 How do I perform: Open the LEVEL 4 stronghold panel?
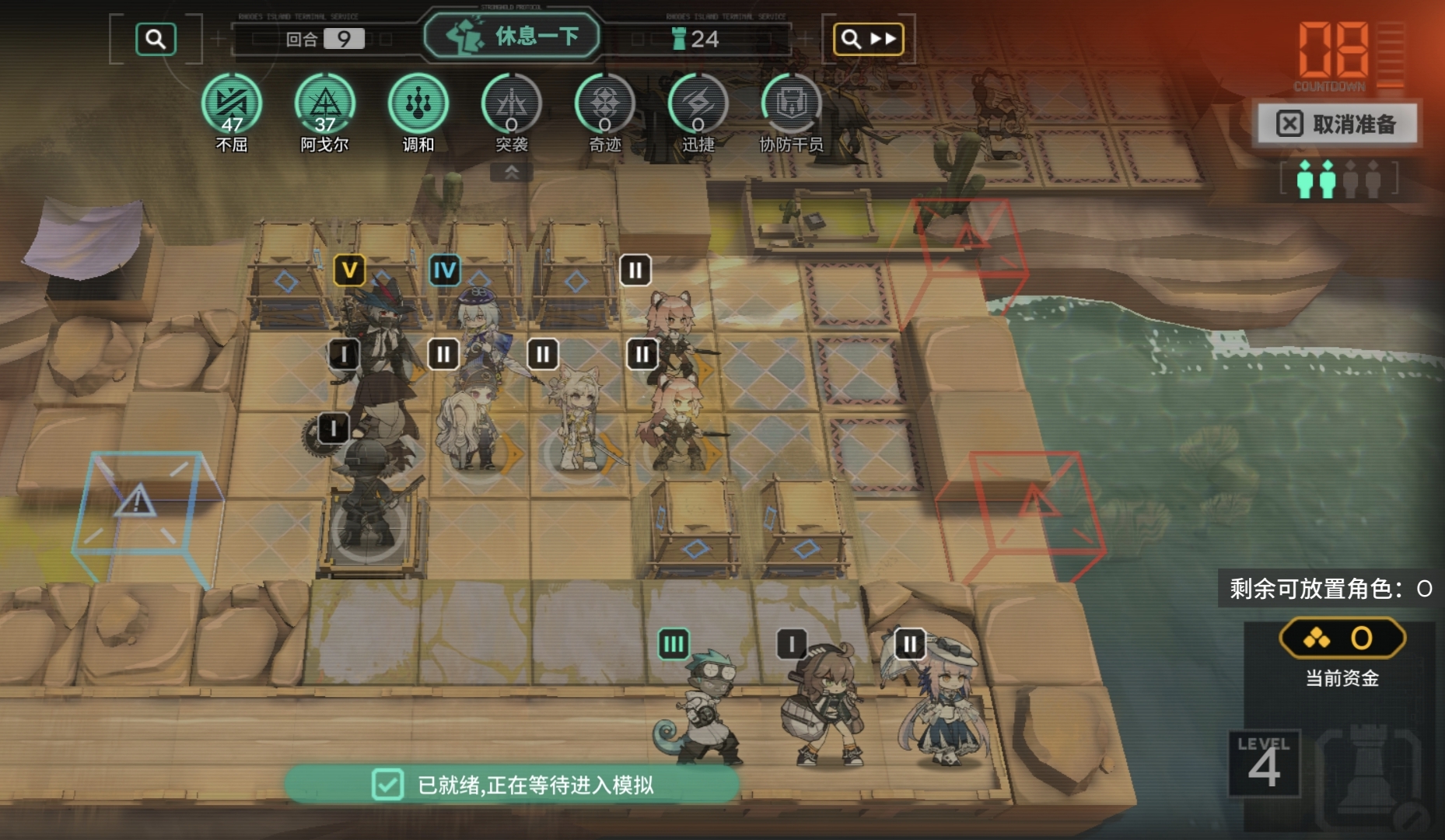[x=1264, y=764]
